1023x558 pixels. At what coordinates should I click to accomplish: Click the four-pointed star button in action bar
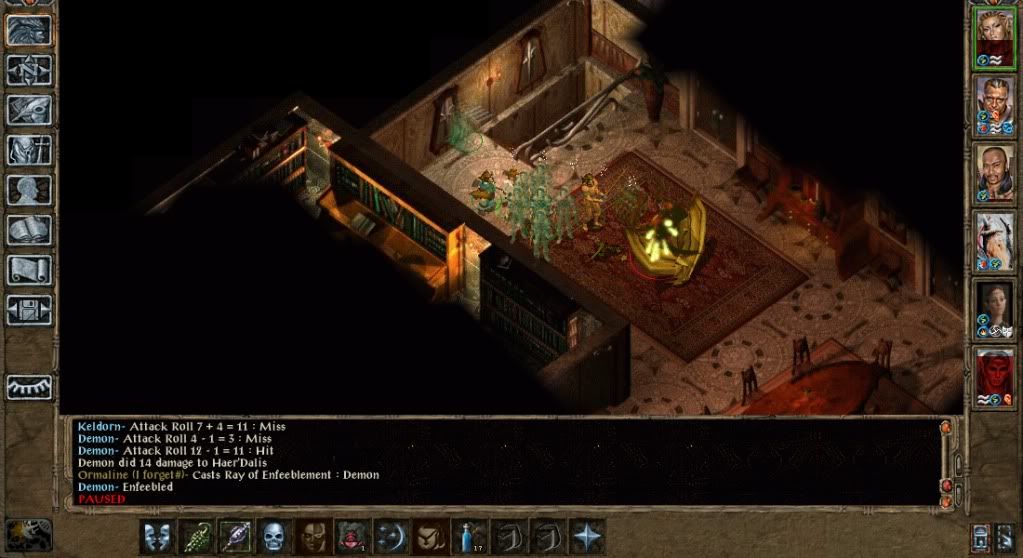[587, 537]
